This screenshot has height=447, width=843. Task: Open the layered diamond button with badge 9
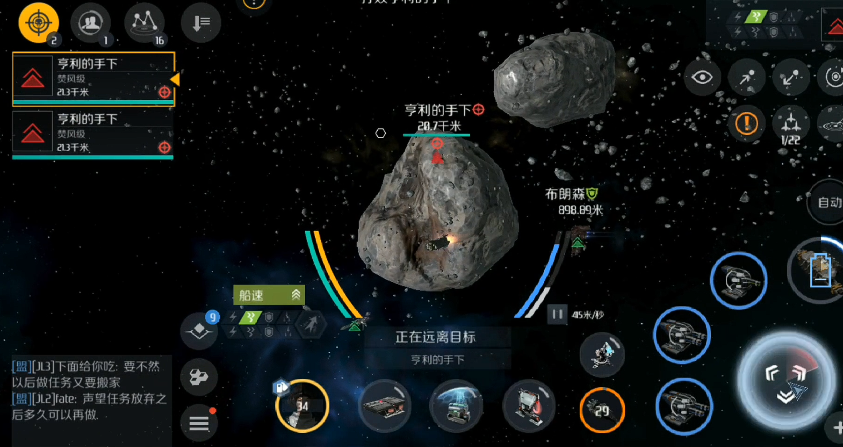[x=199, y=331]
